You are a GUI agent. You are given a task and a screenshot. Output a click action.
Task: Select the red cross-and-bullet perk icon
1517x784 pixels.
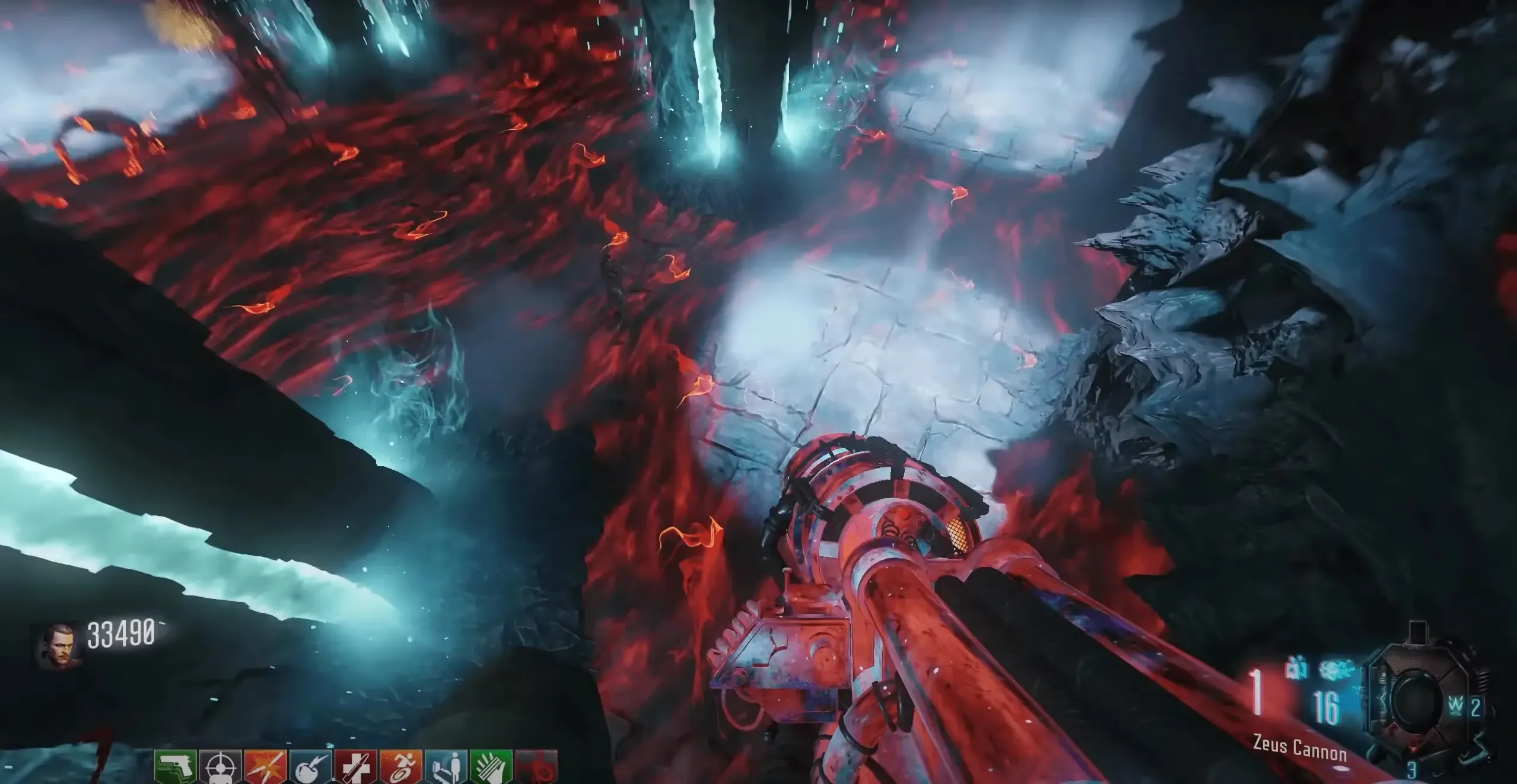(356, 767)
